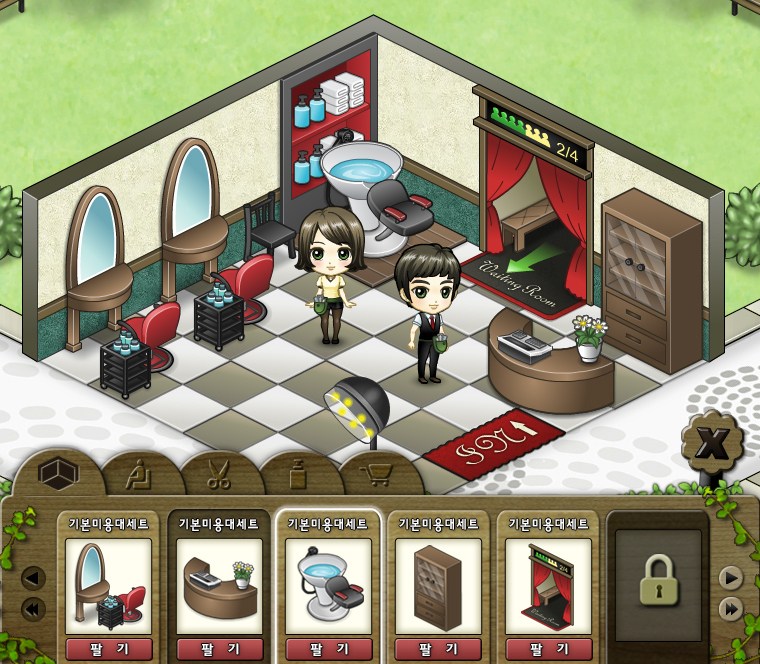Open the salon chair category tab
The height and width of the screenshot is (664, 760).
pyautogui.click(x=141, y=474)
